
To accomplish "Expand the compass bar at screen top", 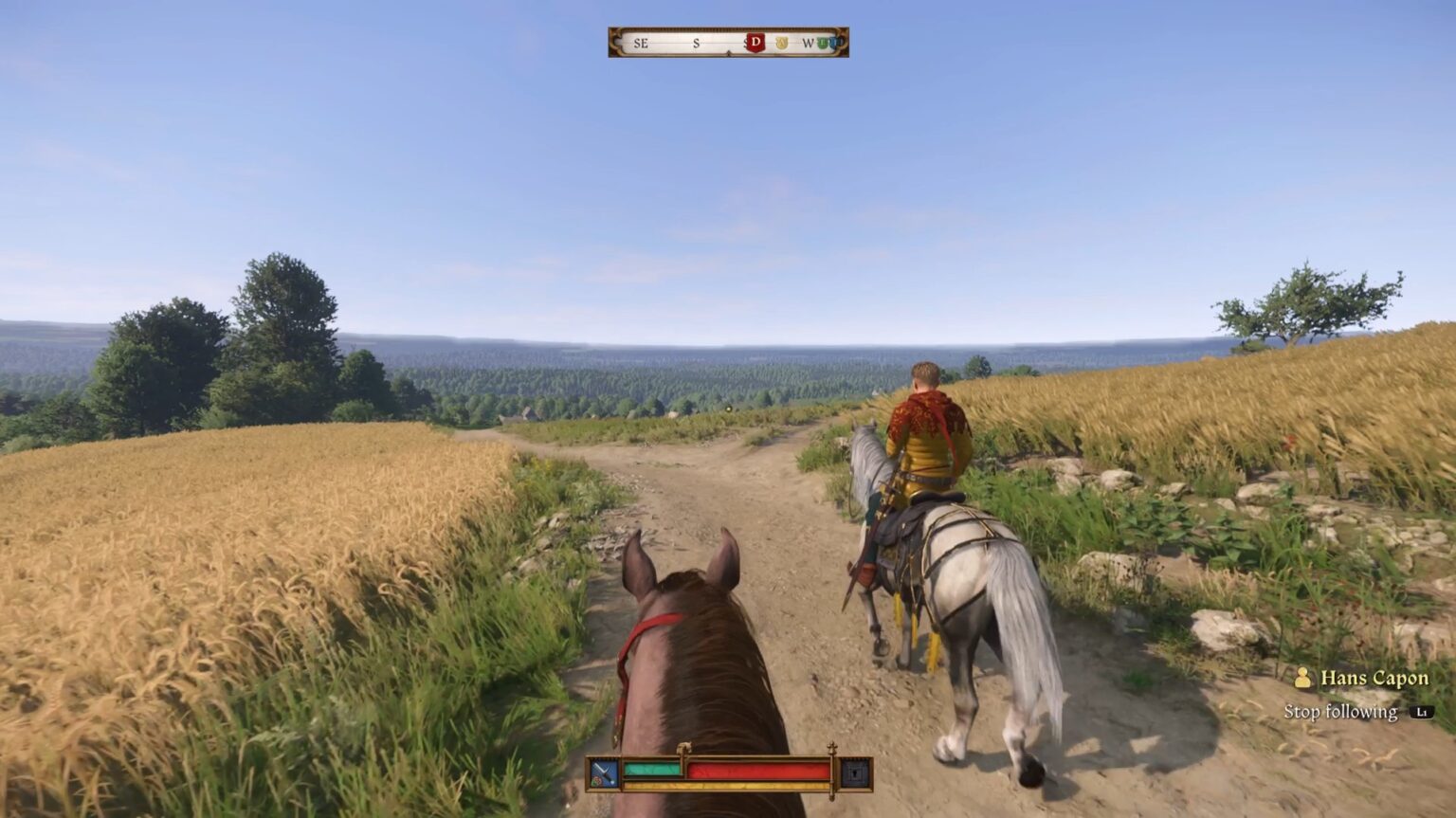I will click(x=728, y=43).
